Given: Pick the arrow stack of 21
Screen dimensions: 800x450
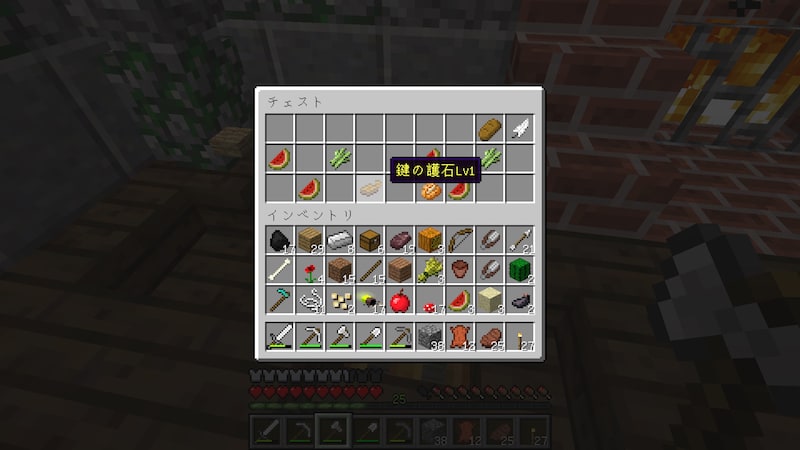Looking at the screenshot, I should [520, 240].
